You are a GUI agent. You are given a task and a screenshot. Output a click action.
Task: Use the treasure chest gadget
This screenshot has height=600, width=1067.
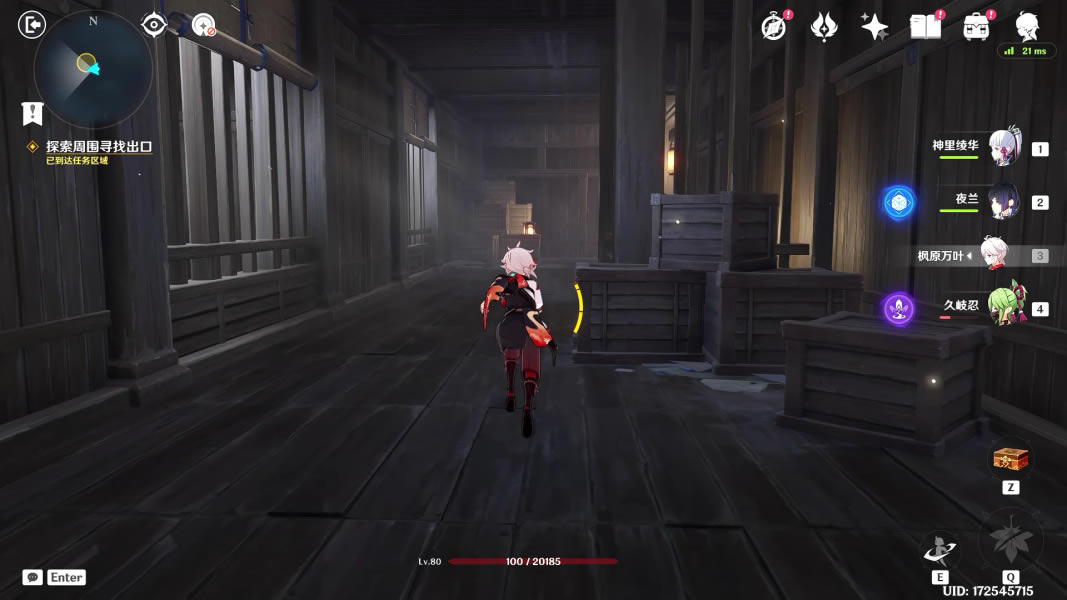click(x=1010, y=460)
